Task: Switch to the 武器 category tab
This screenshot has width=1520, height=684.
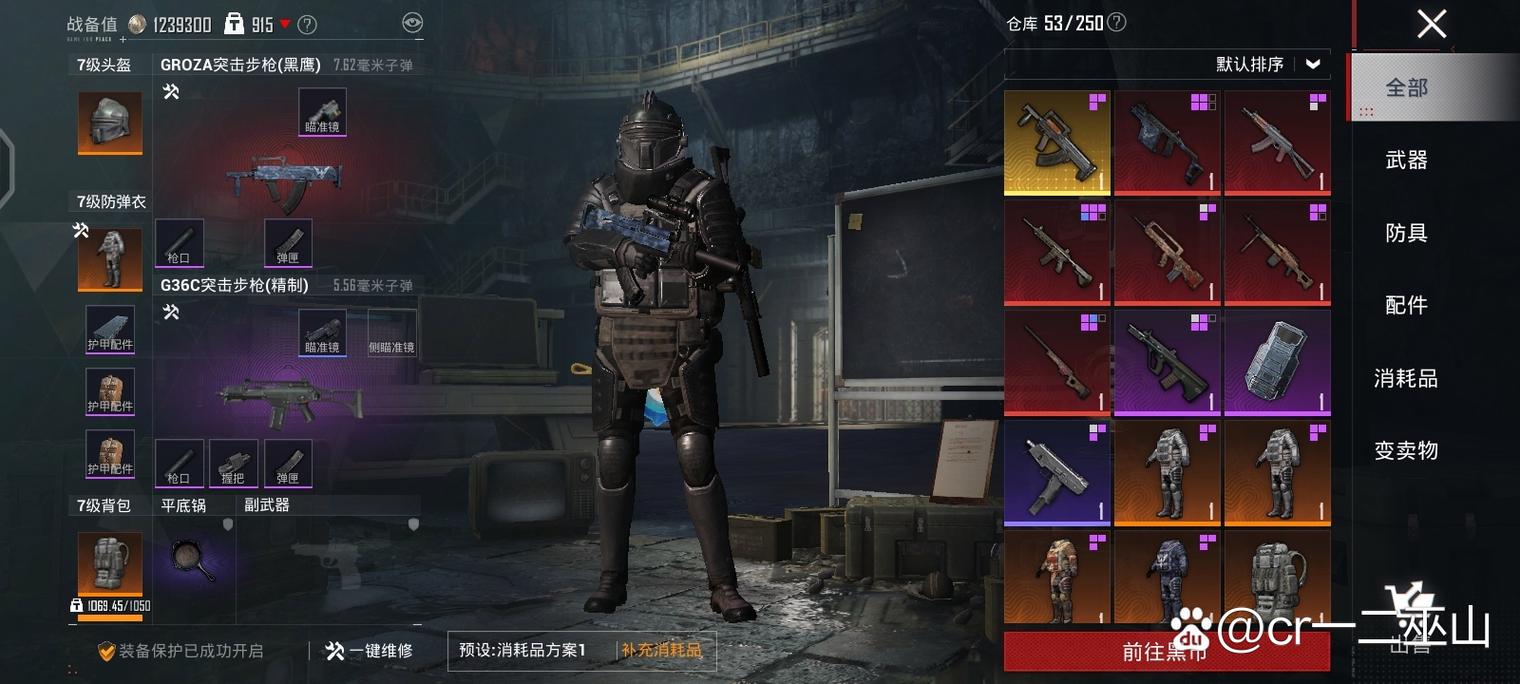Action: click(x=1405, y=160)
